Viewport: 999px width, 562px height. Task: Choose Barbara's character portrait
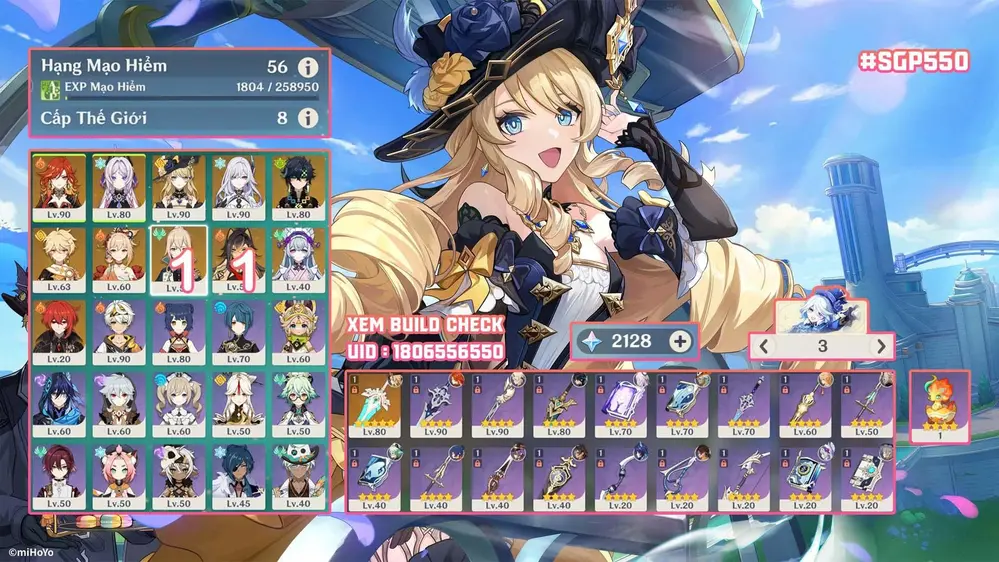179,399
